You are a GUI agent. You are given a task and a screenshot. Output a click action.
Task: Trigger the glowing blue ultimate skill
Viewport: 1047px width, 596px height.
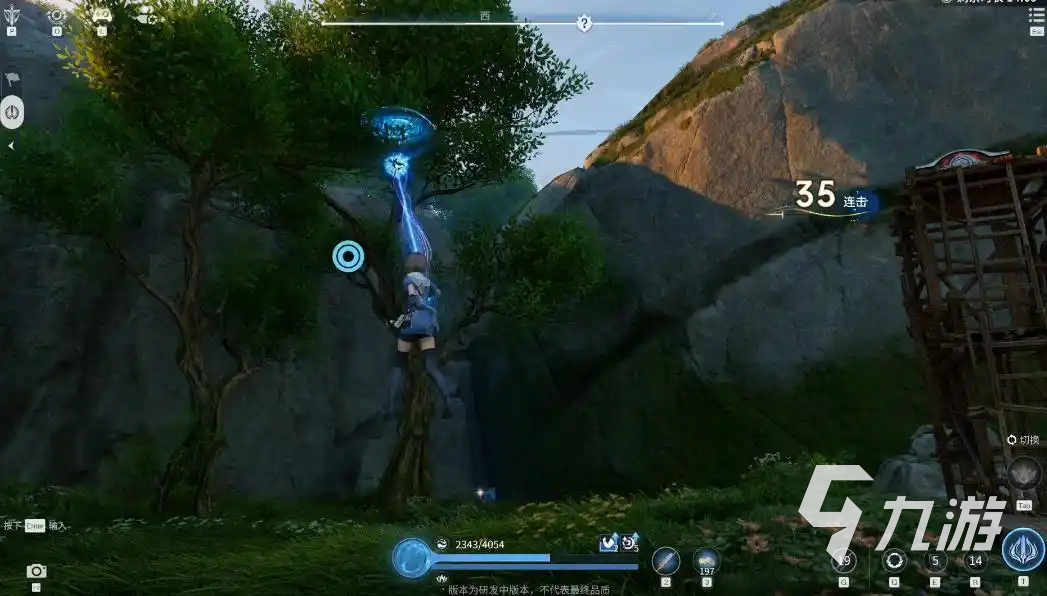coord(1022,550)
